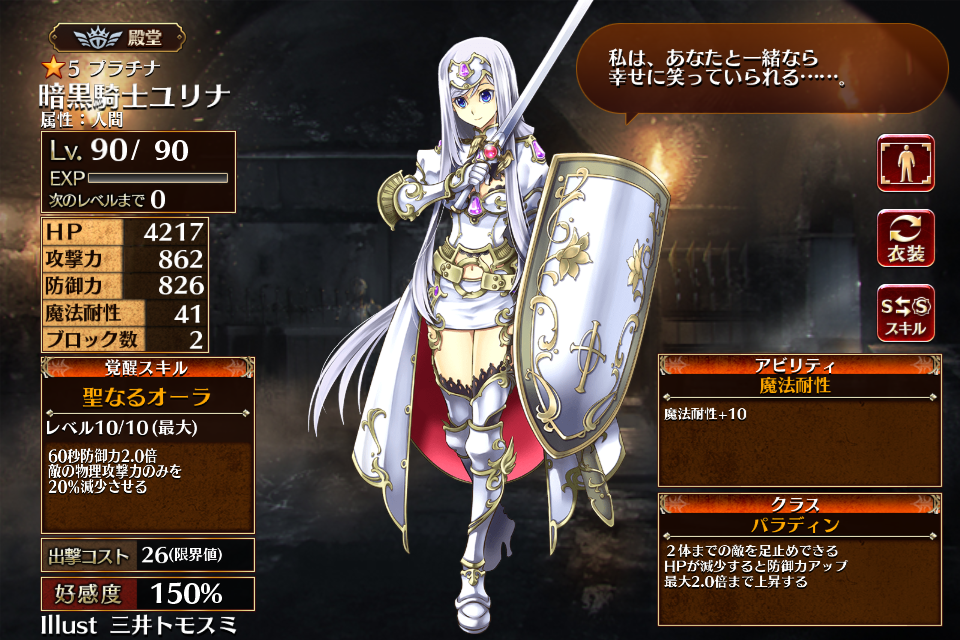Viewport: 960px width, 640px height.
Task: Open the character full-body view button
Action: (905, 163)
